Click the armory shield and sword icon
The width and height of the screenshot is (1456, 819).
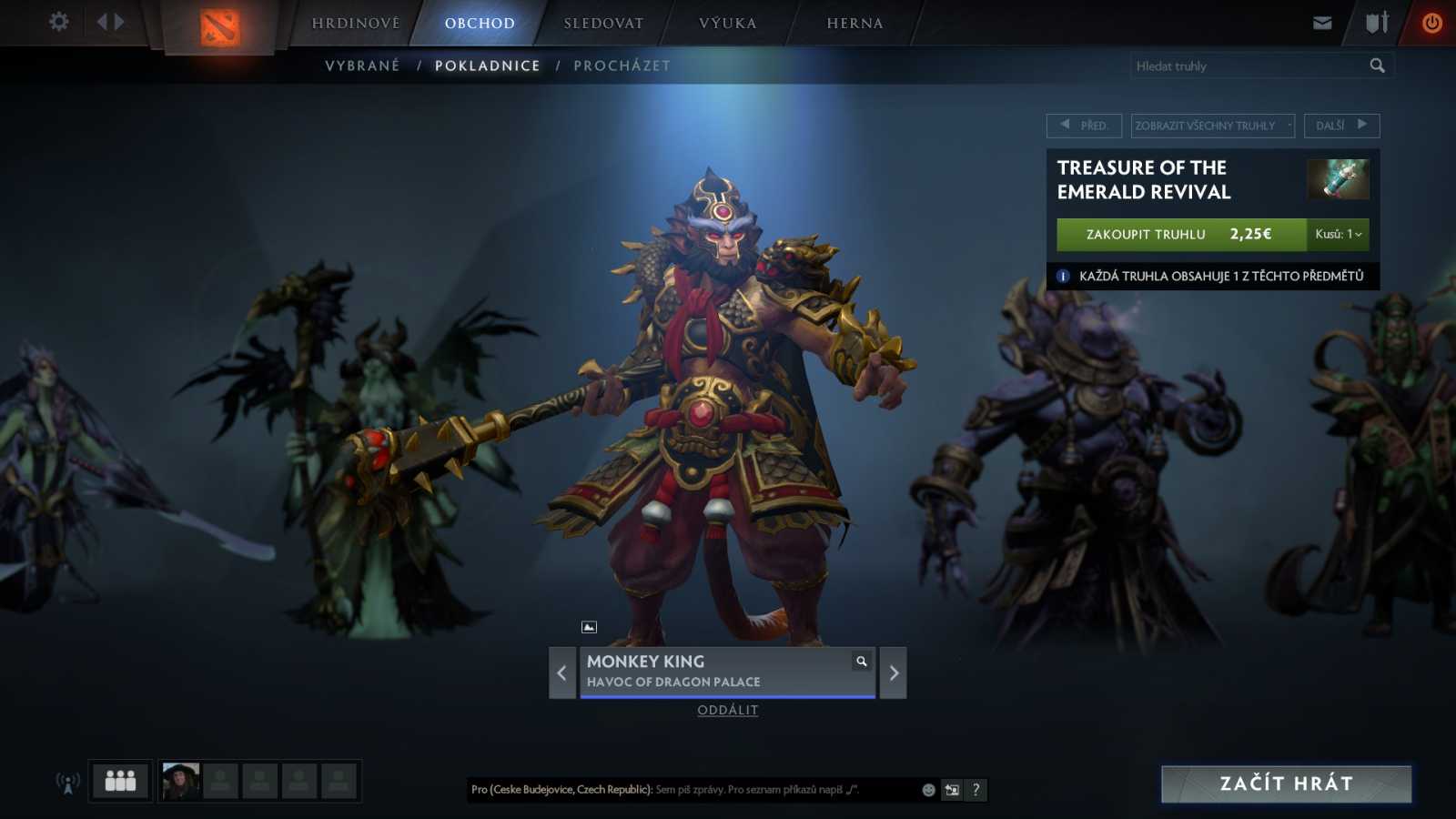[x=1374, y=23]
